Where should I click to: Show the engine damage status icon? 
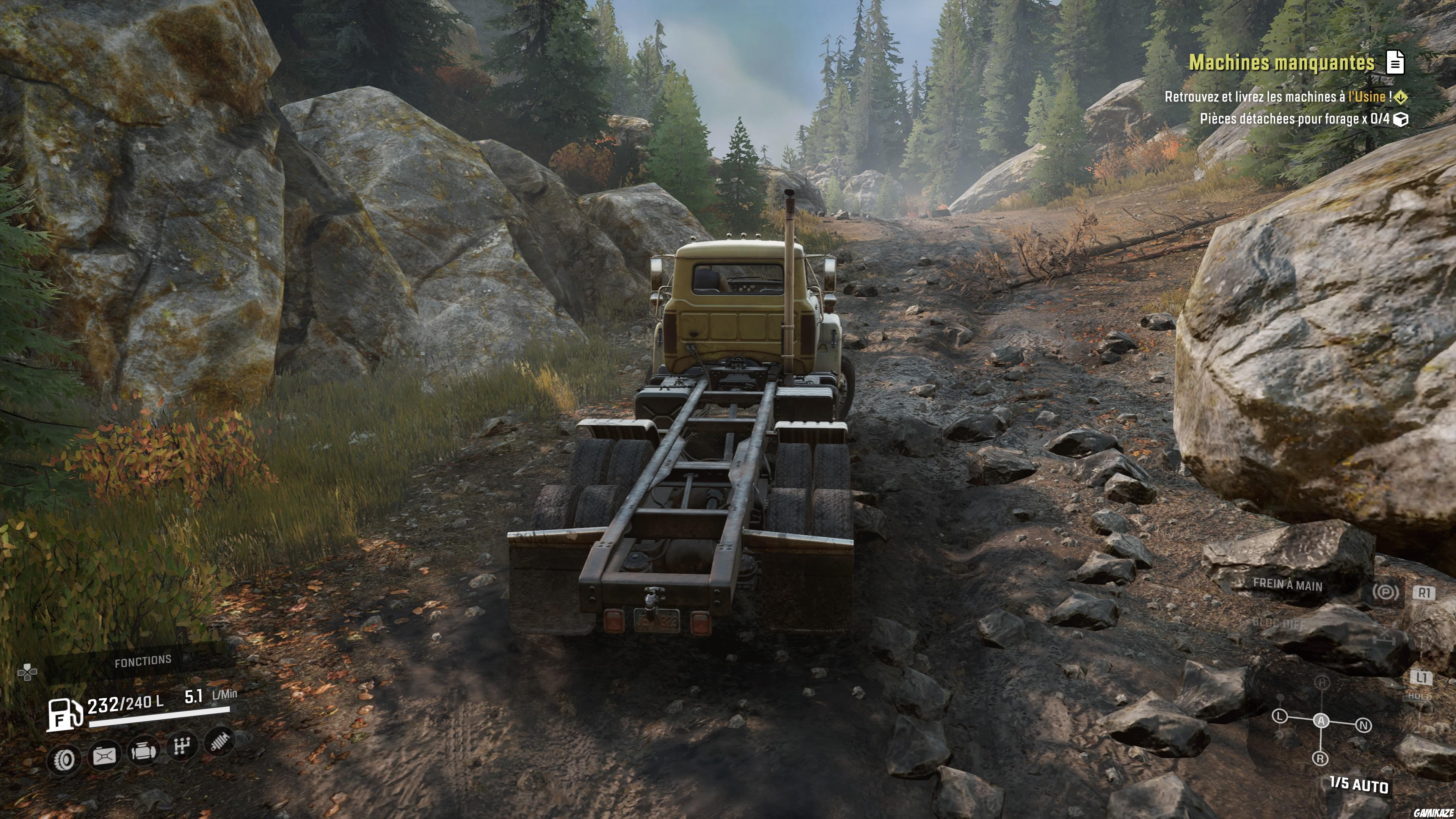pyautogui.click(x=143, y=751)
